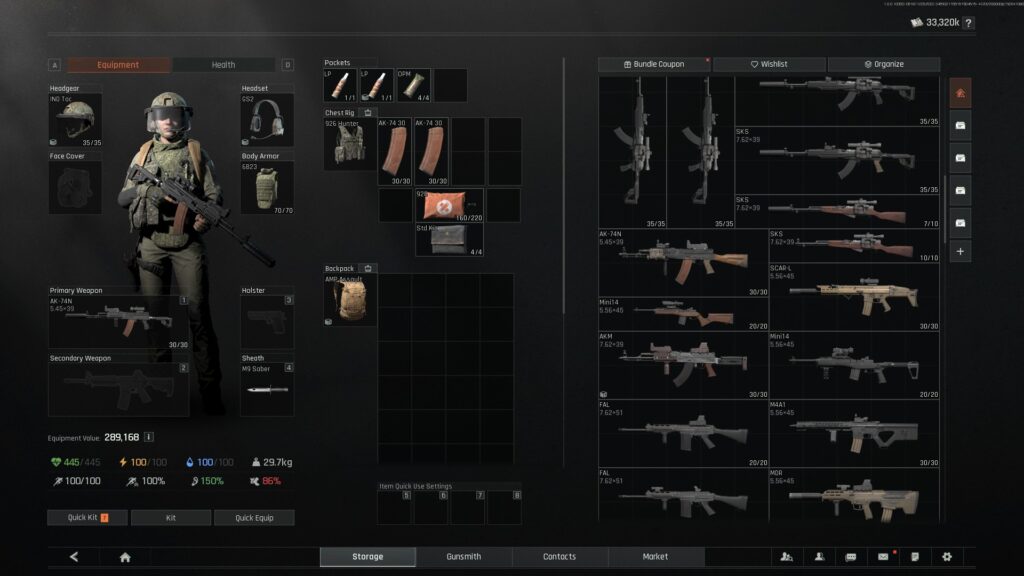Add a new storage page with plus
Image resolution: width=1024 pixels, height=576 pixels.
[x=960, y=252]
